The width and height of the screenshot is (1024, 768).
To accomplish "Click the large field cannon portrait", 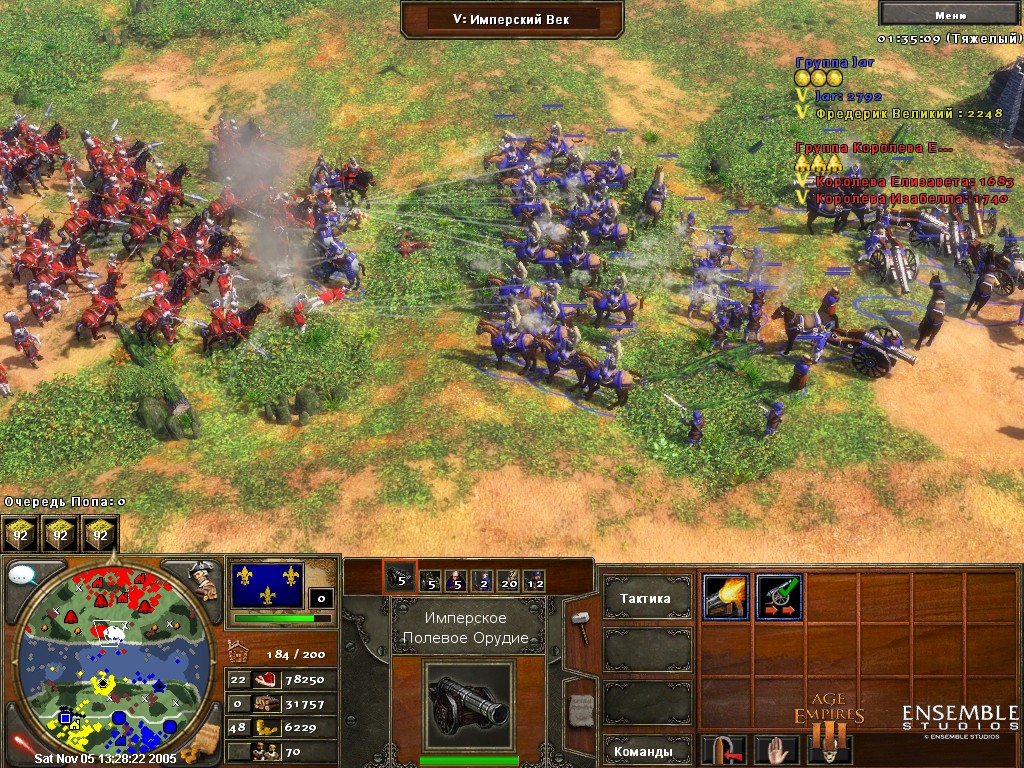I will pos(468,706).
